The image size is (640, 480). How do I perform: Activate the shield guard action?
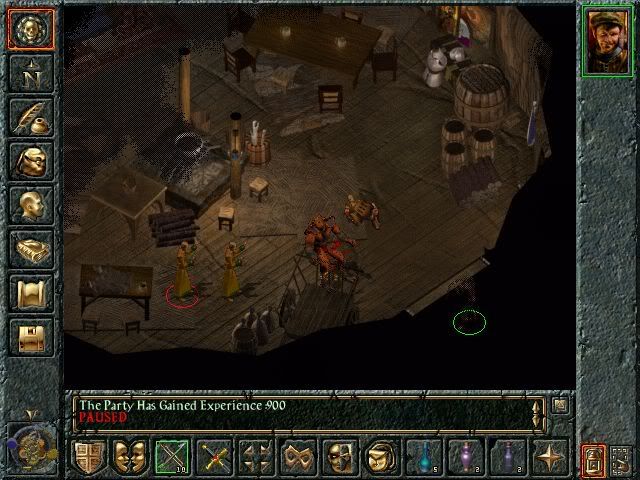tap(89, 457)
